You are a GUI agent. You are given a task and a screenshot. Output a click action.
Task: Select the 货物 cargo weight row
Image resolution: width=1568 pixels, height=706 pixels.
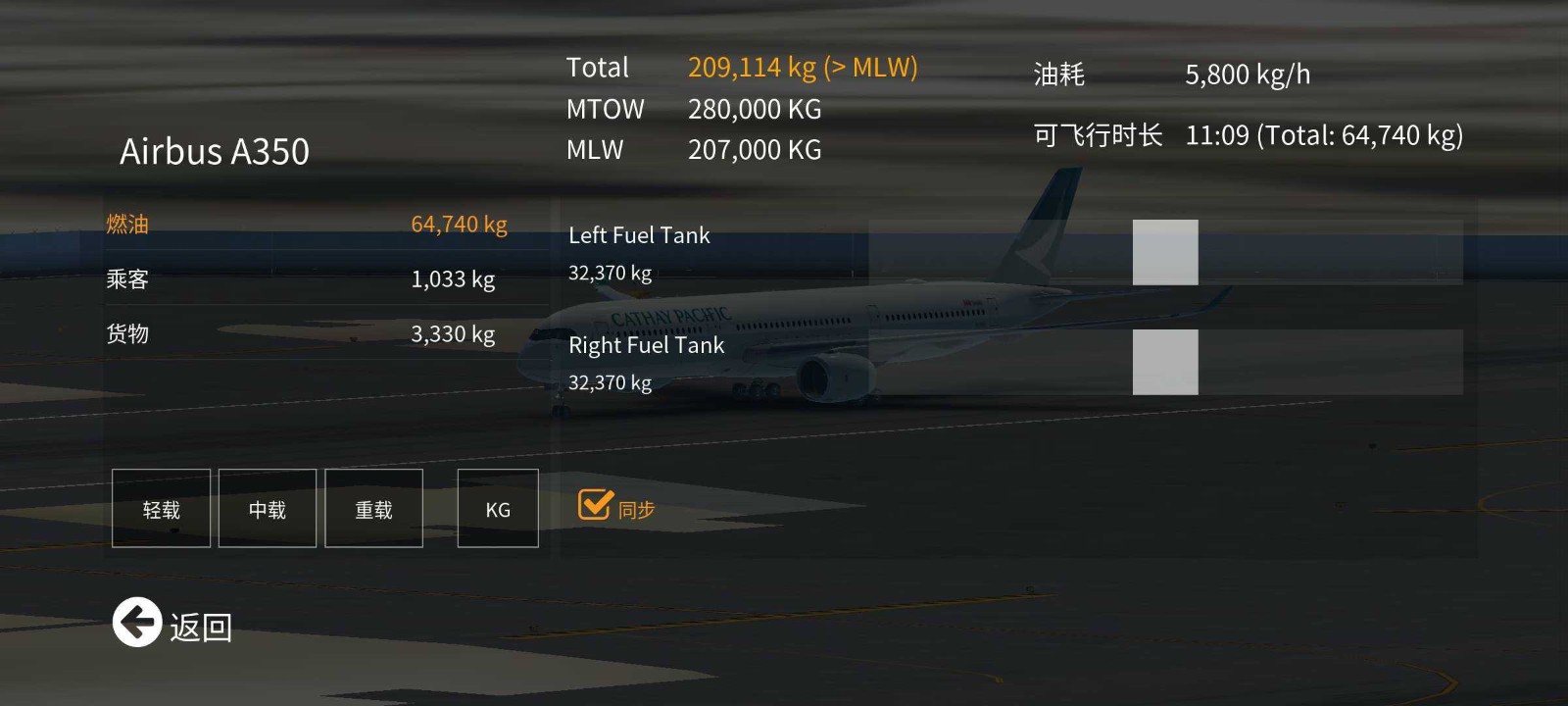[x=306, y=334]
